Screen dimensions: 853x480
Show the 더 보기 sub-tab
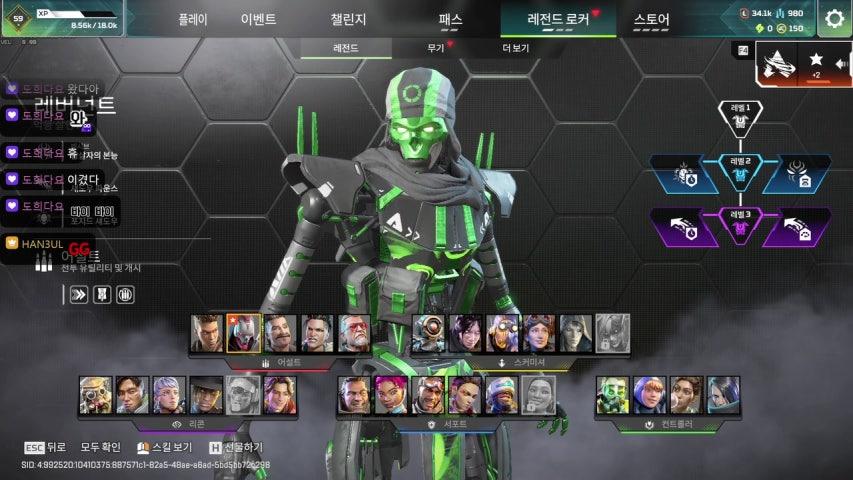point(516,48)
